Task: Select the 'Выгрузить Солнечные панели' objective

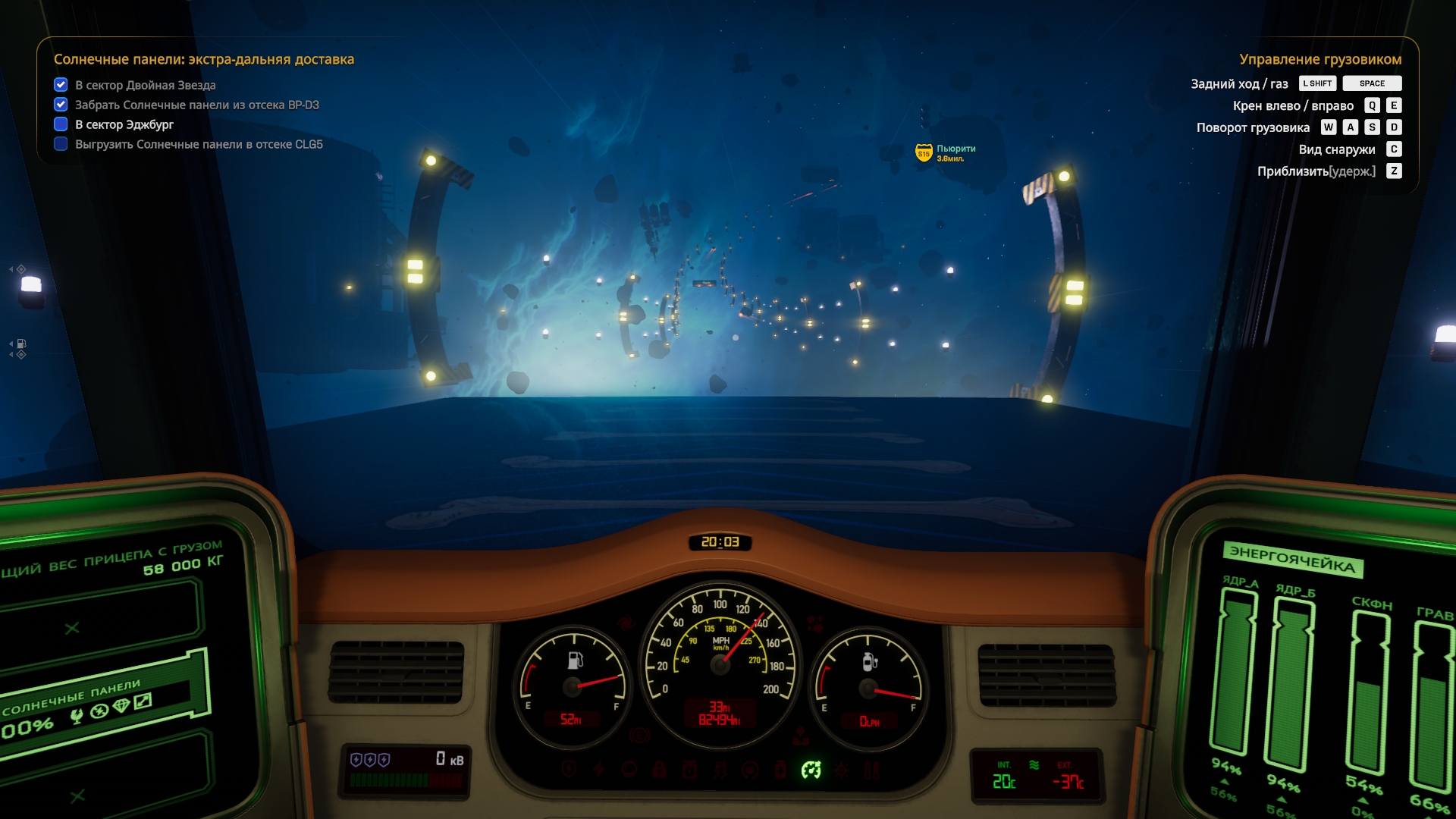Action: [x=198, y=144]
